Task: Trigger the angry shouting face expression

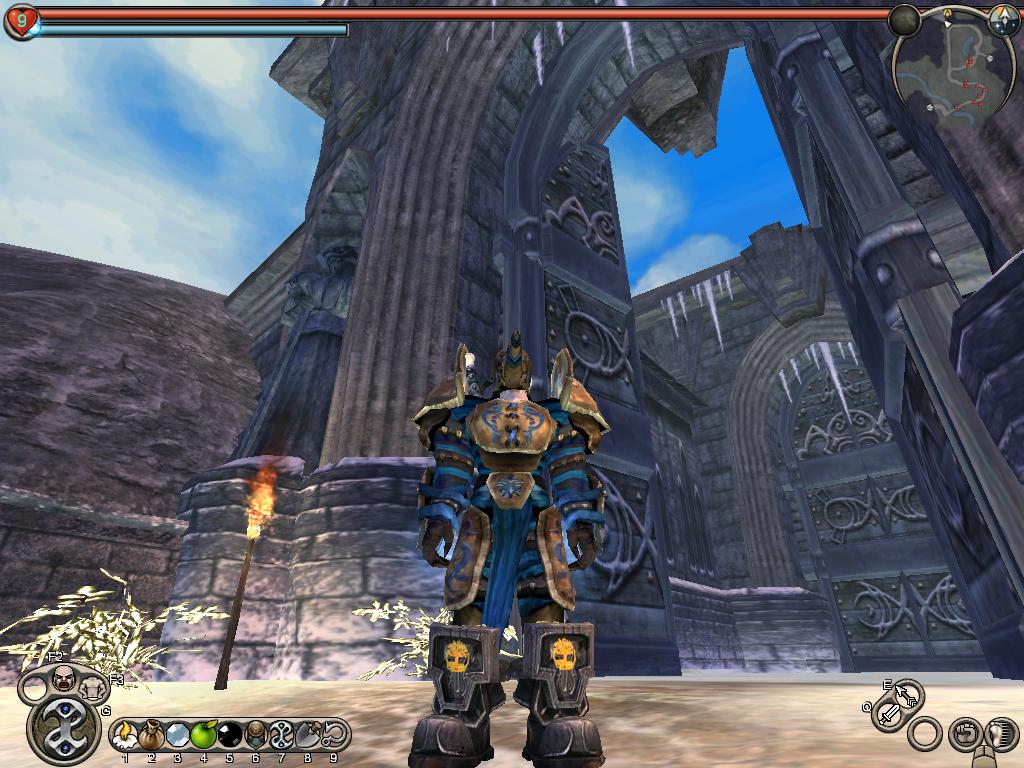Action: pyautogui.click(x=62, y=679)
